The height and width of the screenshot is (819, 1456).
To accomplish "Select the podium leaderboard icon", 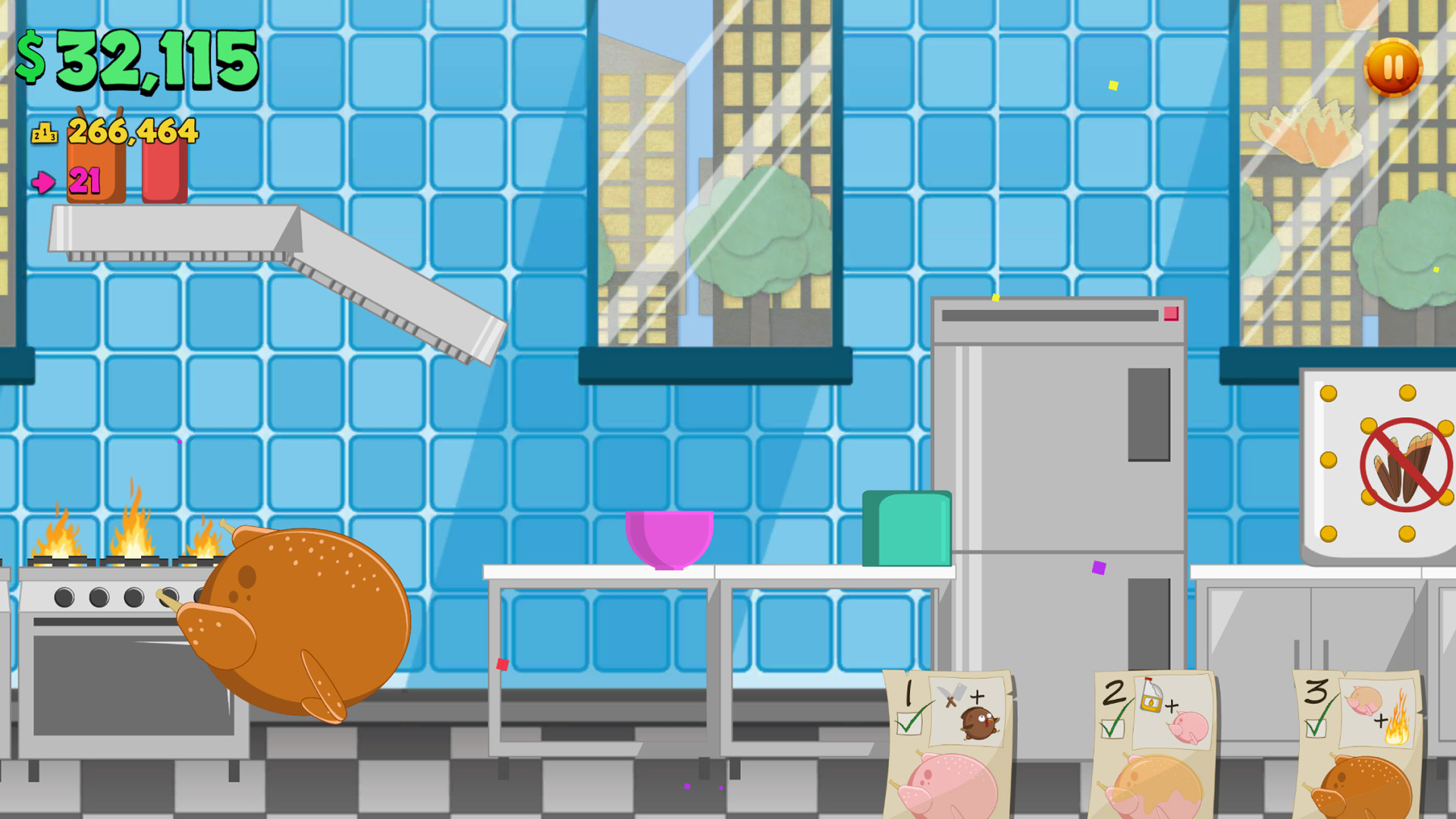I will pos(44,133).
